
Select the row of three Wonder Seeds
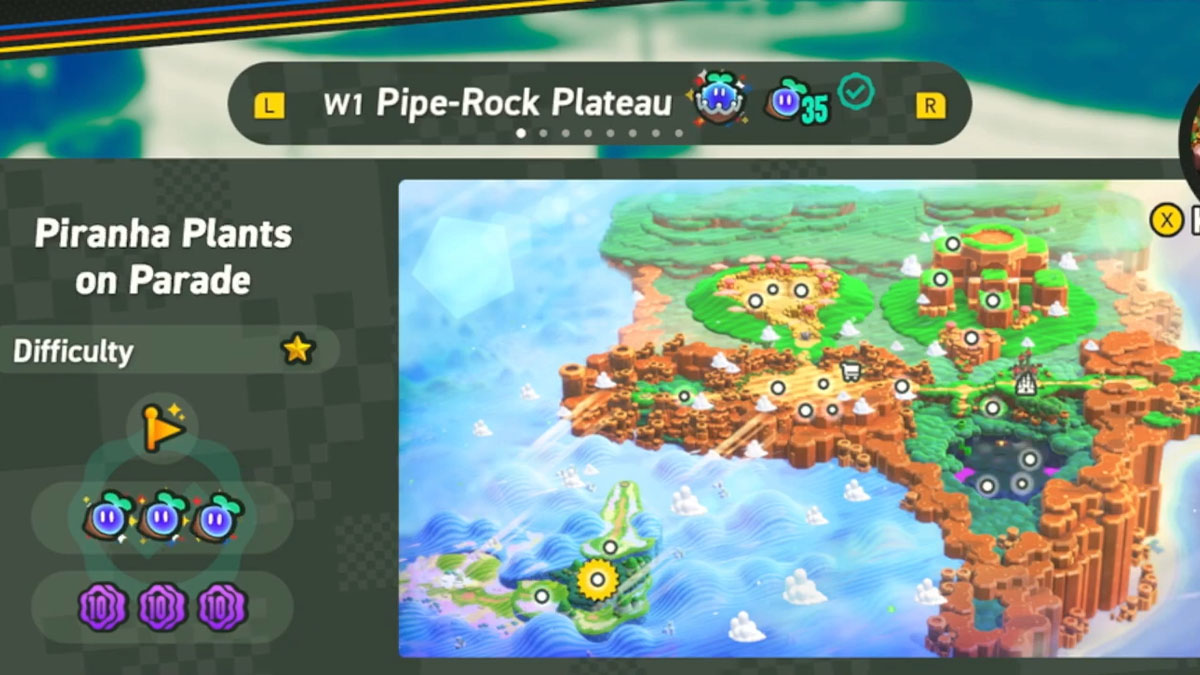[163, 517]
